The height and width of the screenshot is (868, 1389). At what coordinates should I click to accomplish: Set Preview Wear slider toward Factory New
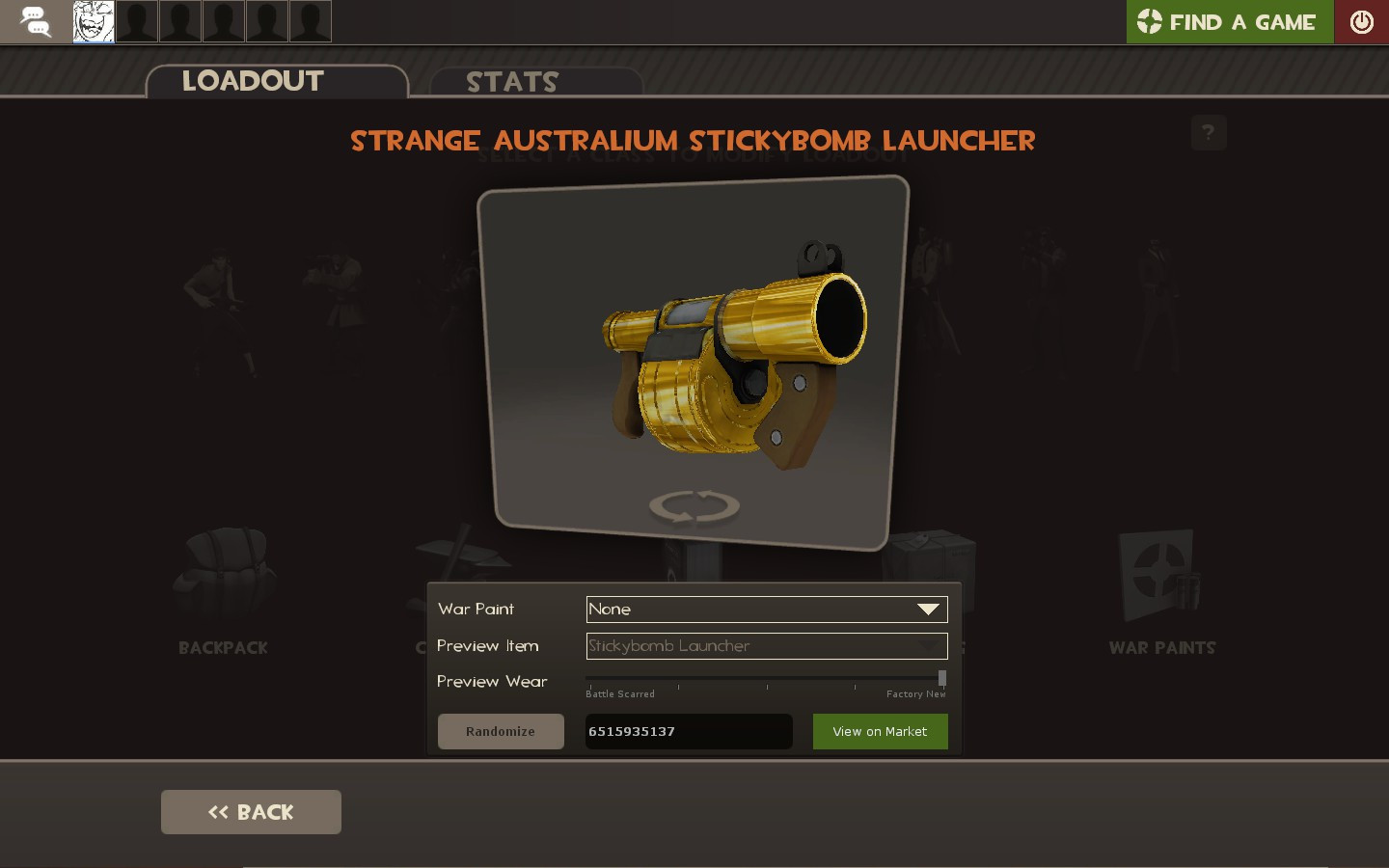point(941,678)
